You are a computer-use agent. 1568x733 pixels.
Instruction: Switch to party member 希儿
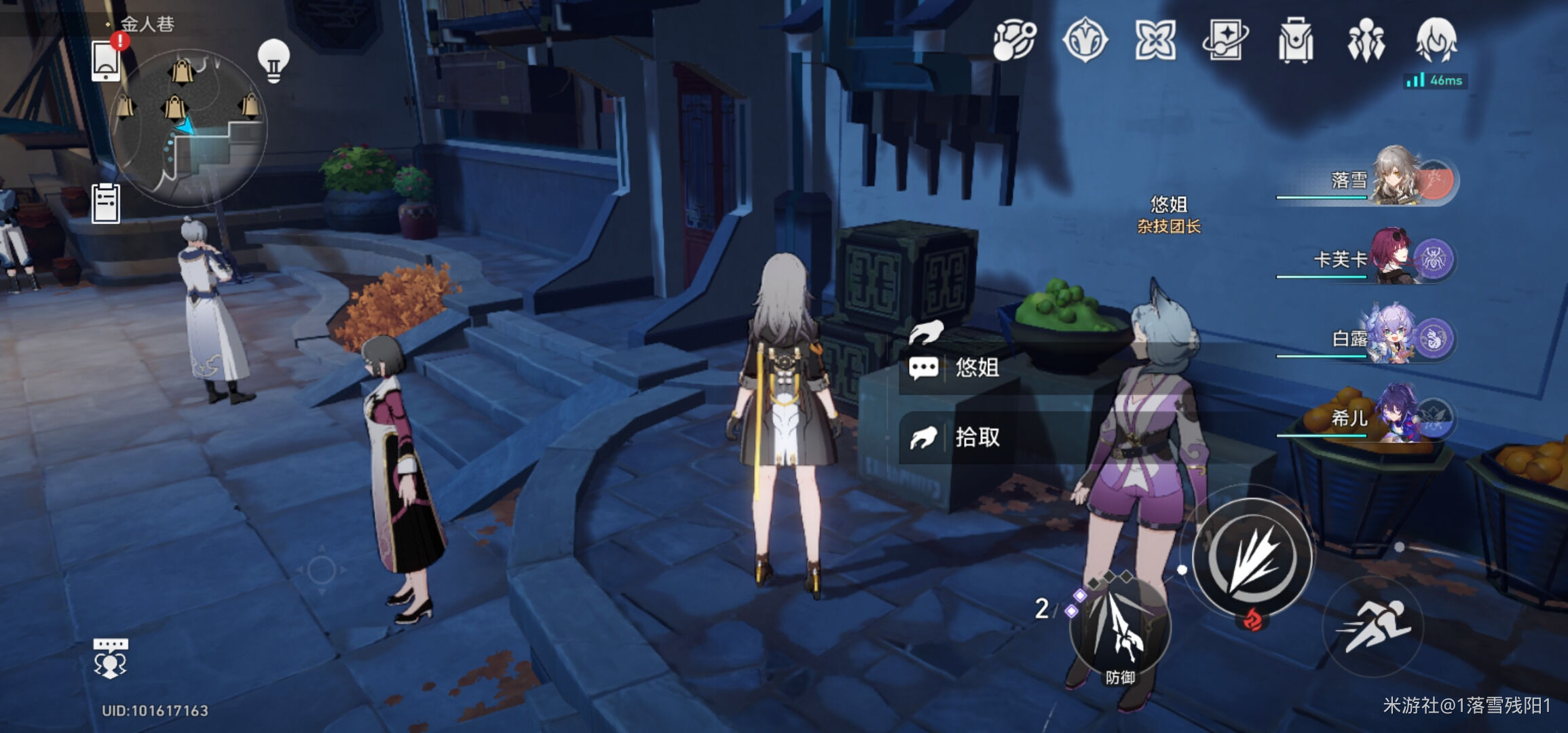click(1392, 415)
